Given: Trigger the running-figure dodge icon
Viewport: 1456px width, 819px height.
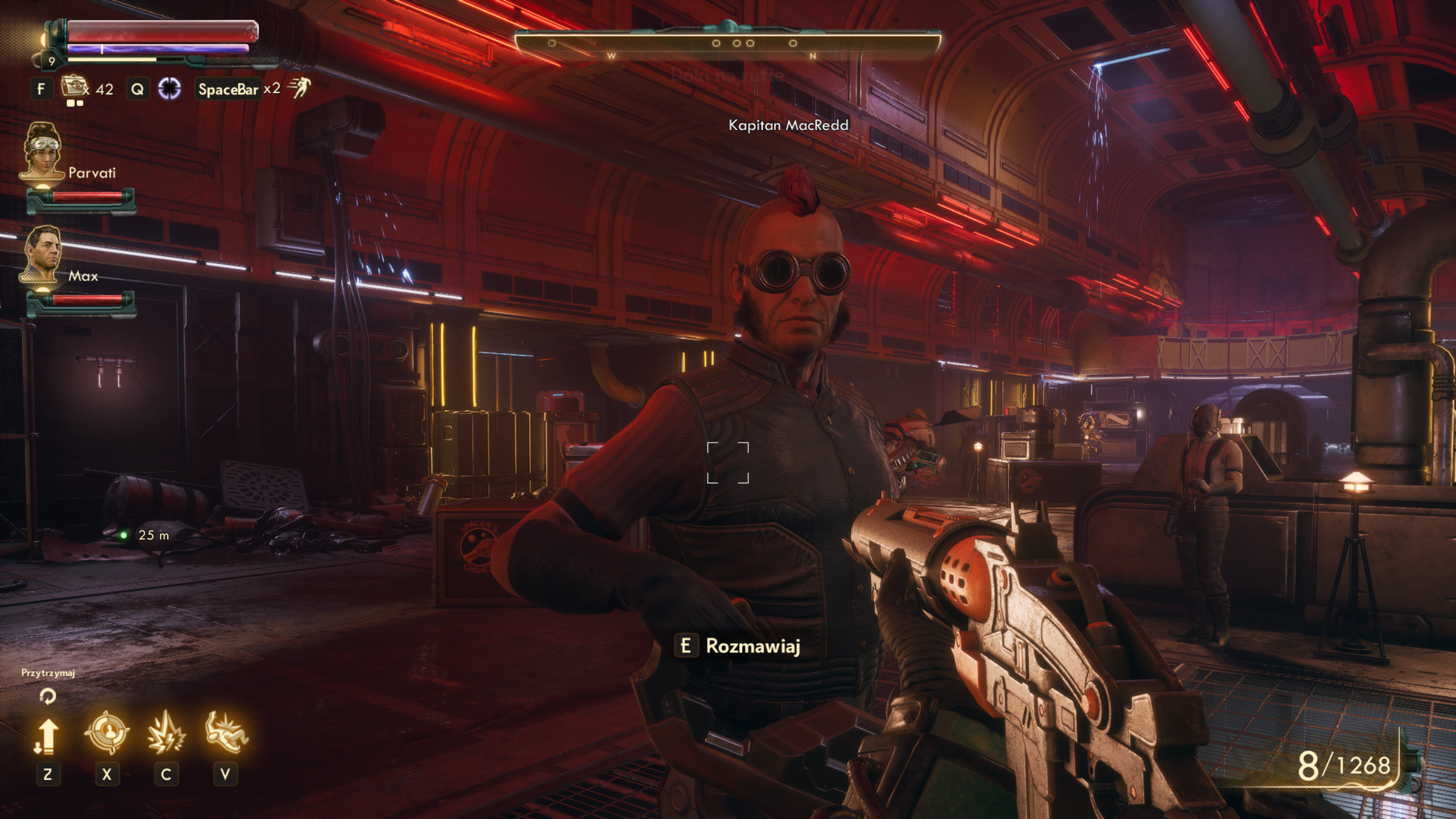Looking at the screenshot, I should click(299, 88).
